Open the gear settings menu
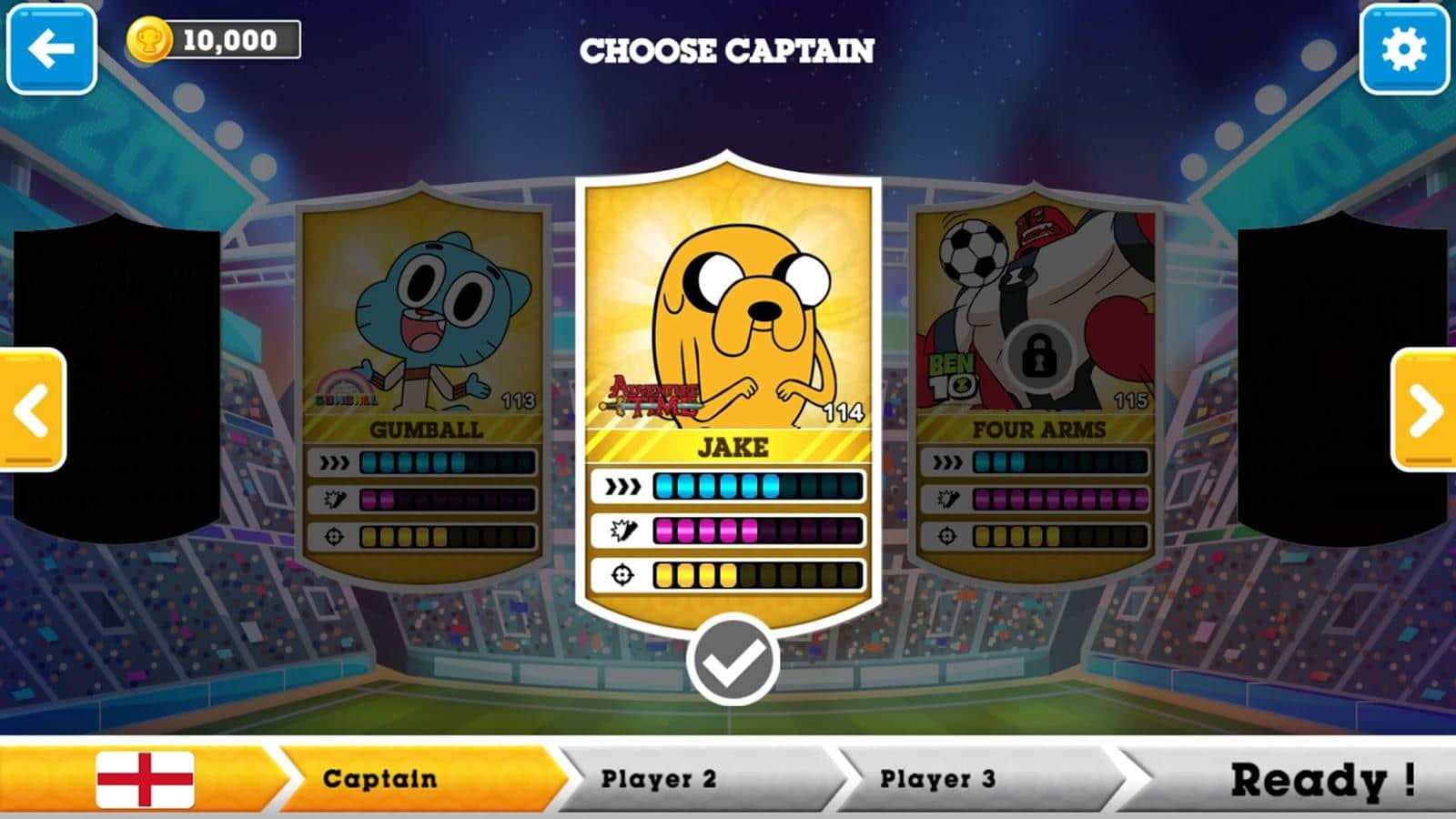The height and width of the screenshot is (819, 1456). [x=1404, y=49]
